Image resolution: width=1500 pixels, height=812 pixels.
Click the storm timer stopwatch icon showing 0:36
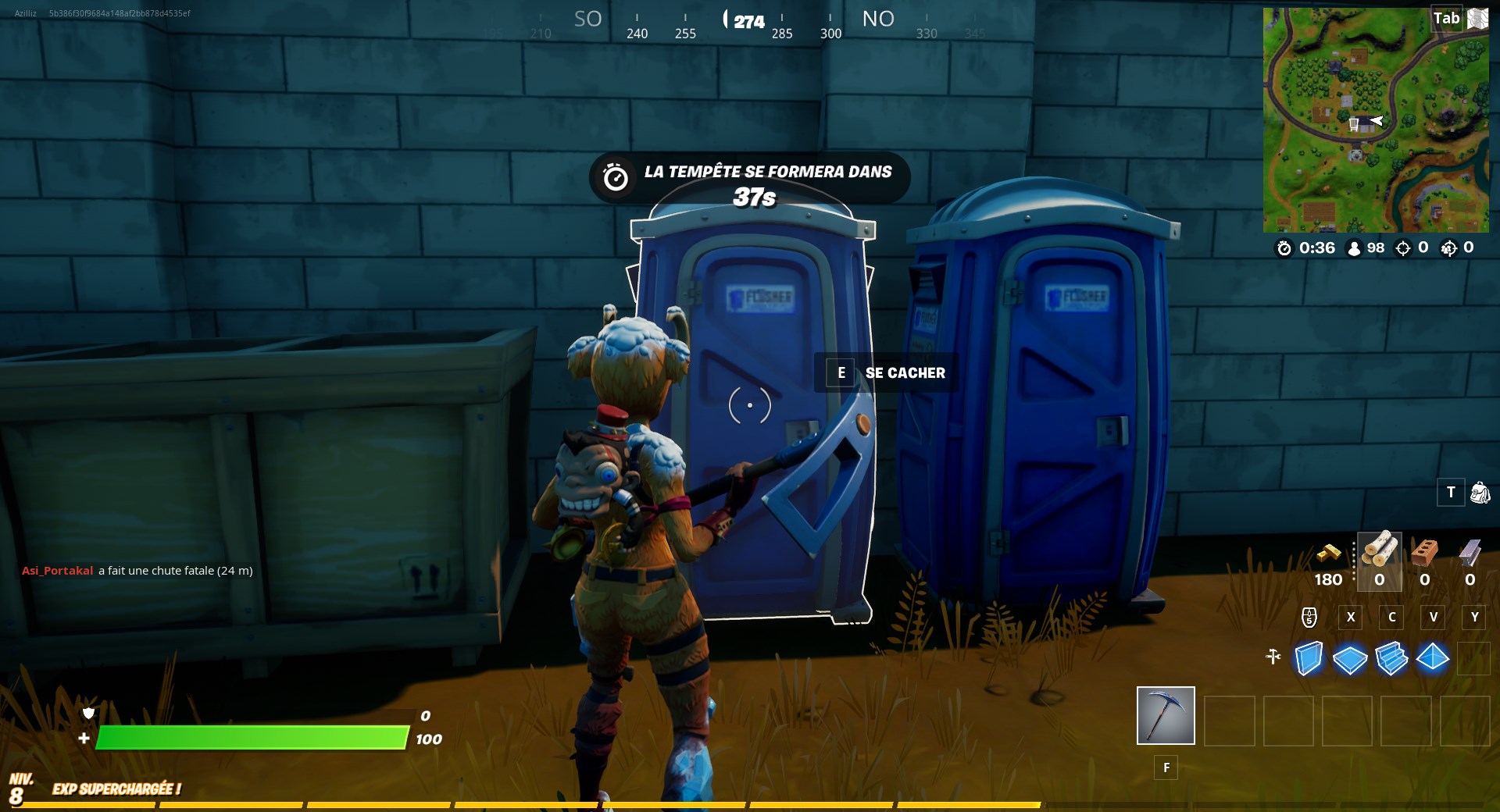pyautogui.click(x=1284, y=248)
